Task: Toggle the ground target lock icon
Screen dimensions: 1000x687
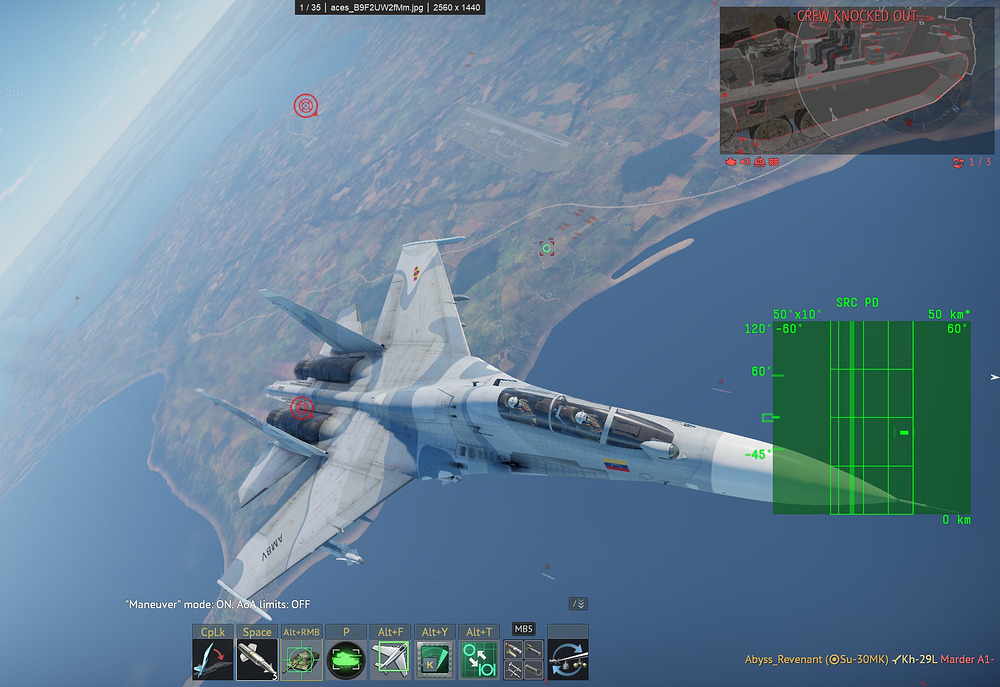Action: click(x=300, y=661)
